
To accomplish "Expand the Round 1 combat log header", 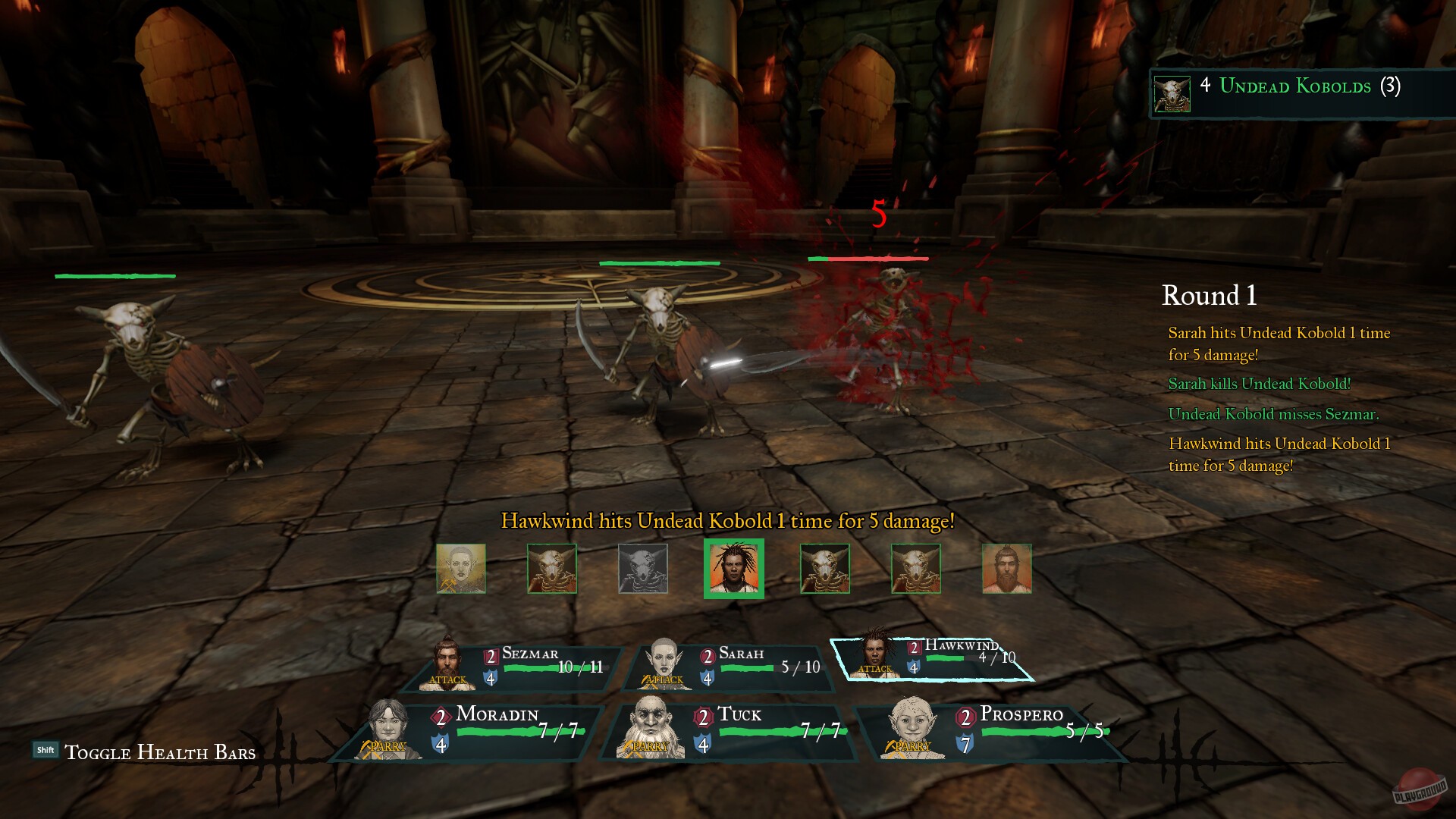I will pos(1209,297).
